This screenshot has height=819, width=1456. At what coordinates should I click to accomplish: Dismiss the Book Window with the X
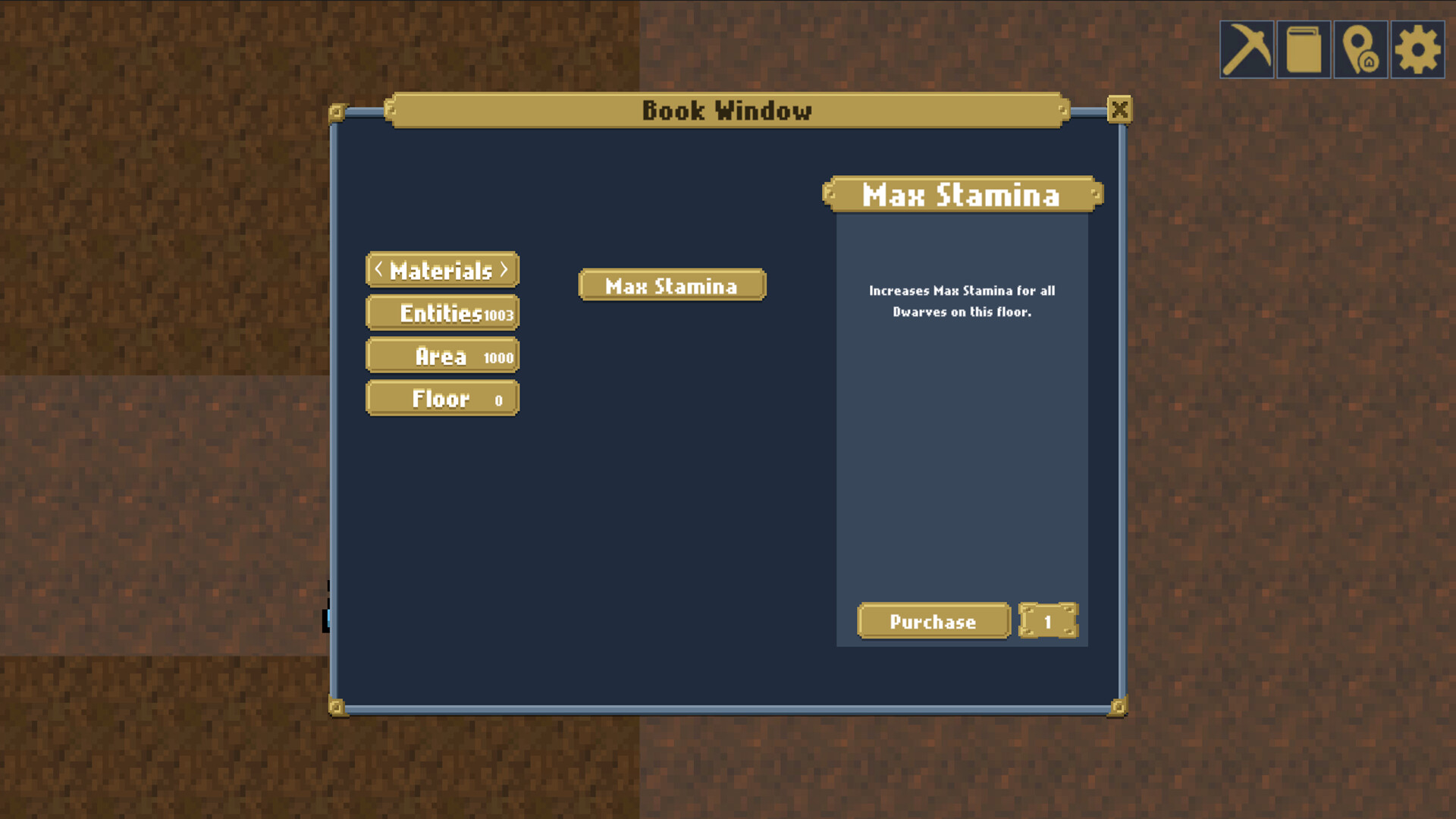point(1120,110)
